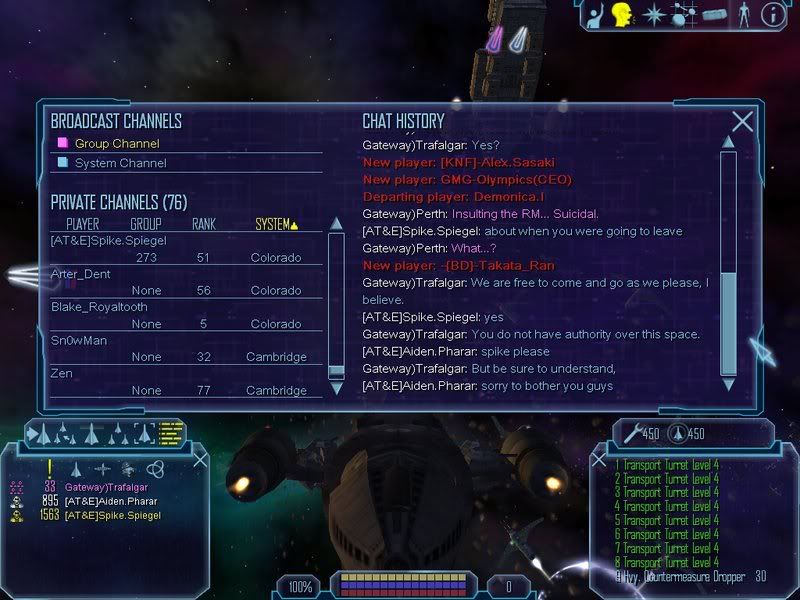Pick Blake_Royaltooth in private channels

click(100, 307)
